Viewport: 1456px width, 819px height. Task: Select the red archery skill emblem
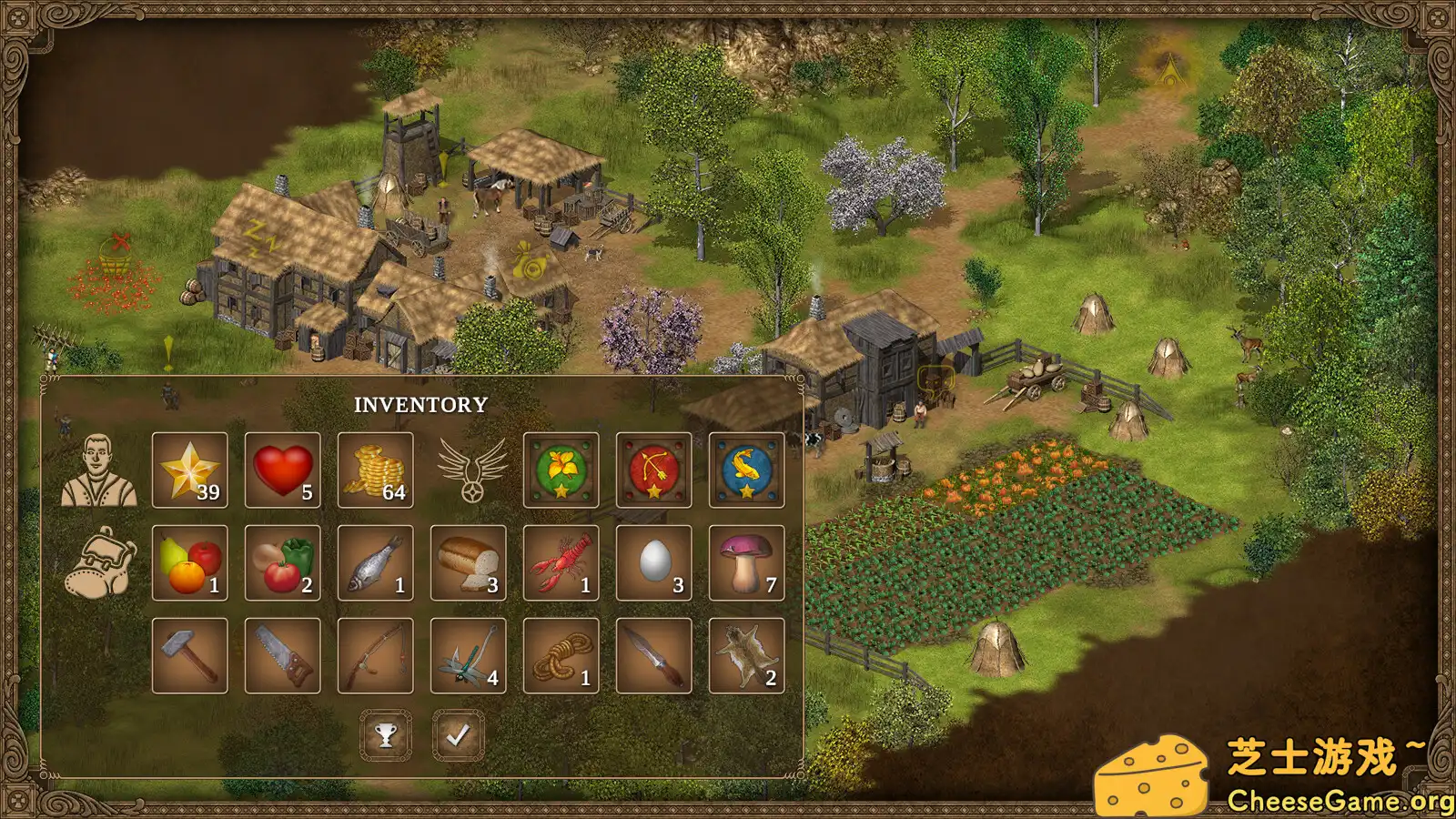652,470
